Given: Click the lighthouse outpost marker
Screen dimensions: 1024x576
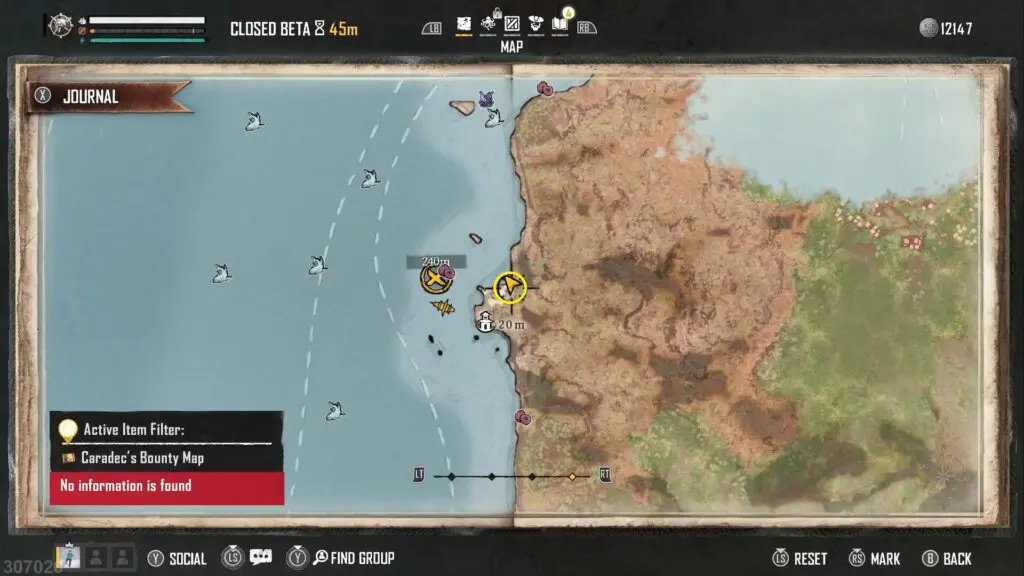Looking at the screenshot, I should (x=485, y=322).
